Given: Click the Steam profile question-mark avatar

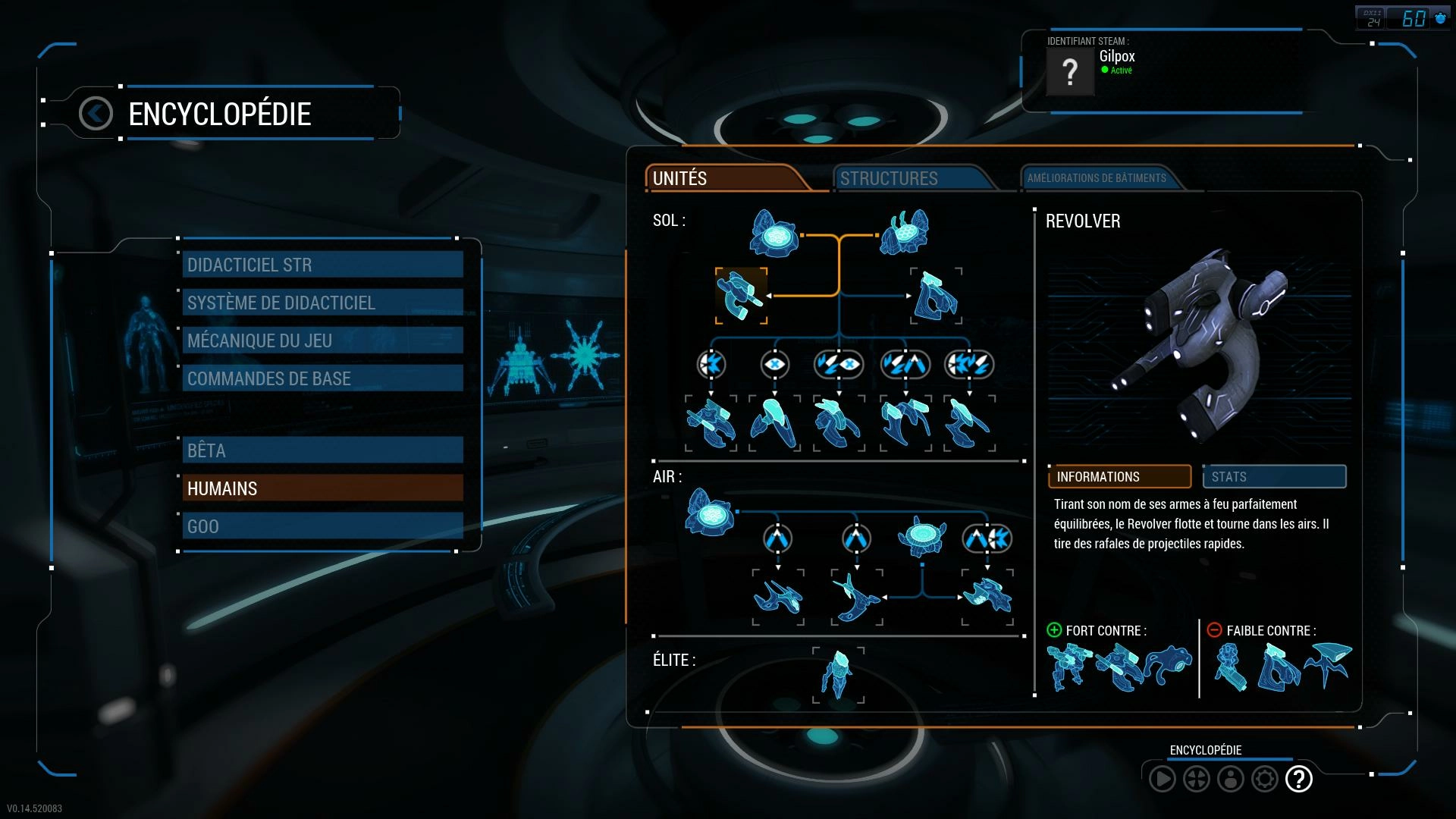Looking at the screenshot, I should pyautogui.click(x=1069, y=72).
